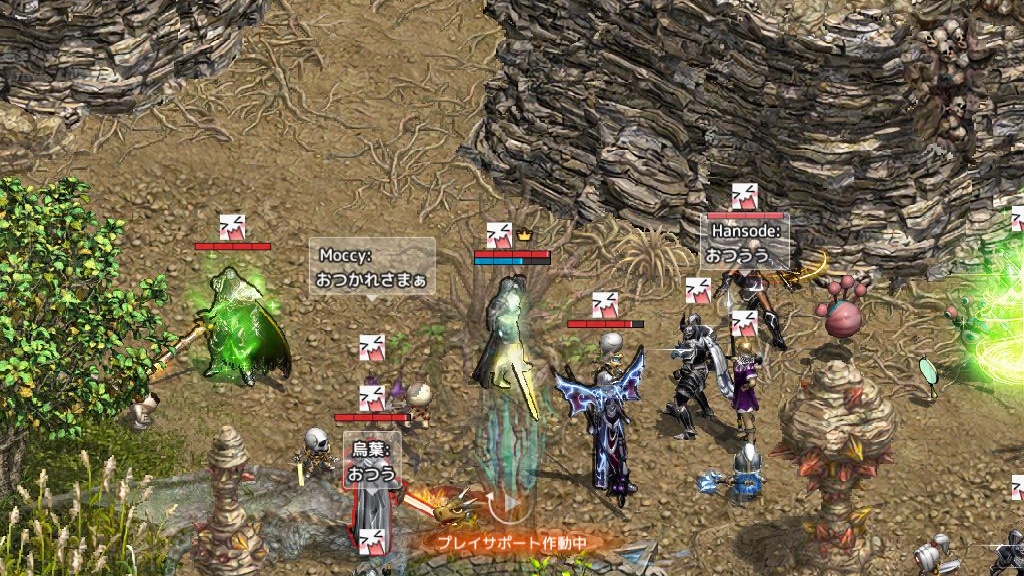Click the circular auto-play arrow icon
The width and height of the screenshot is (1024, 576).
(x=506, y=503)
